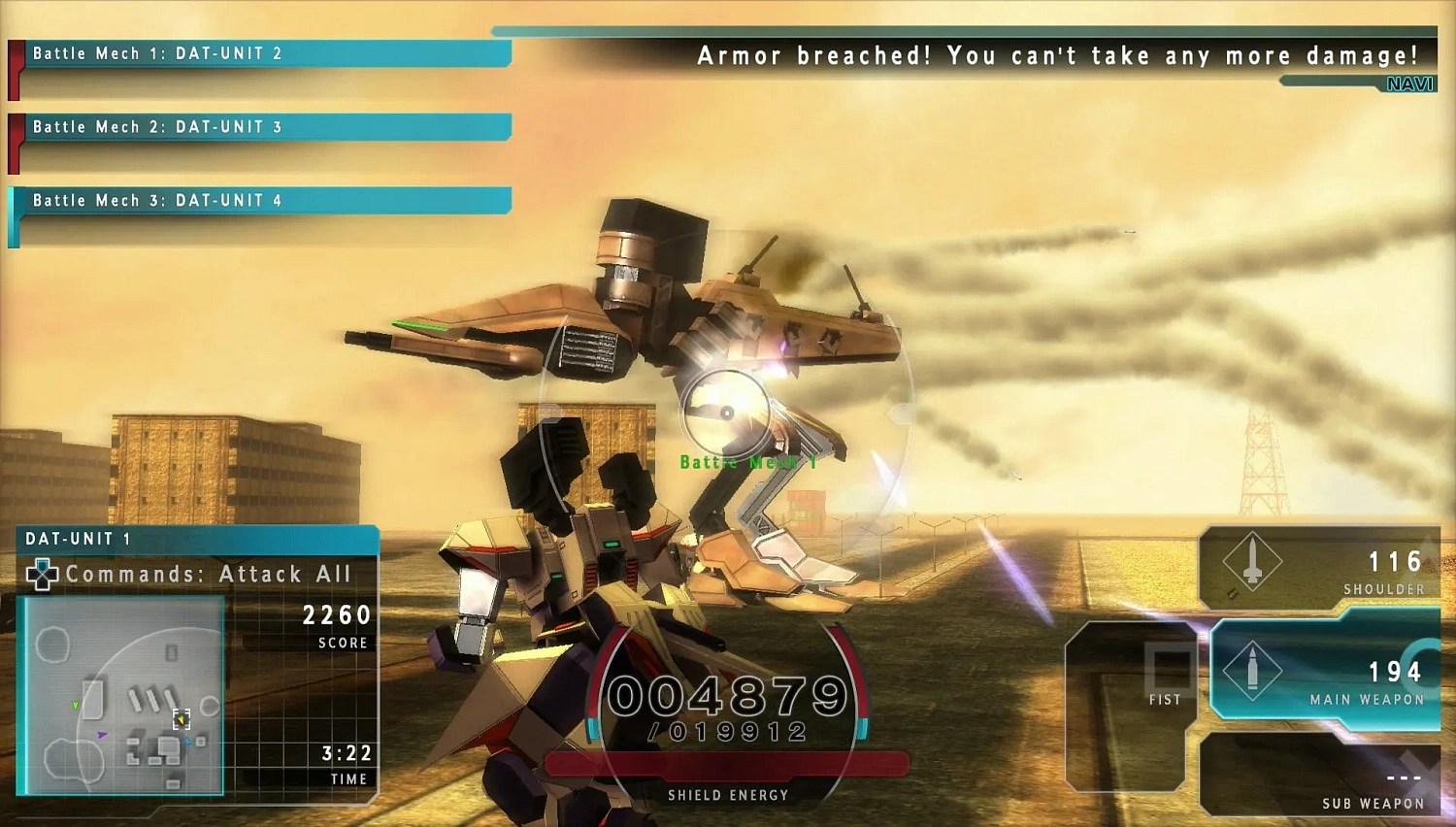The height and width of the screenshot is (827, 1456).
Task: Click the NAVI indicator
Action: 1408,83
